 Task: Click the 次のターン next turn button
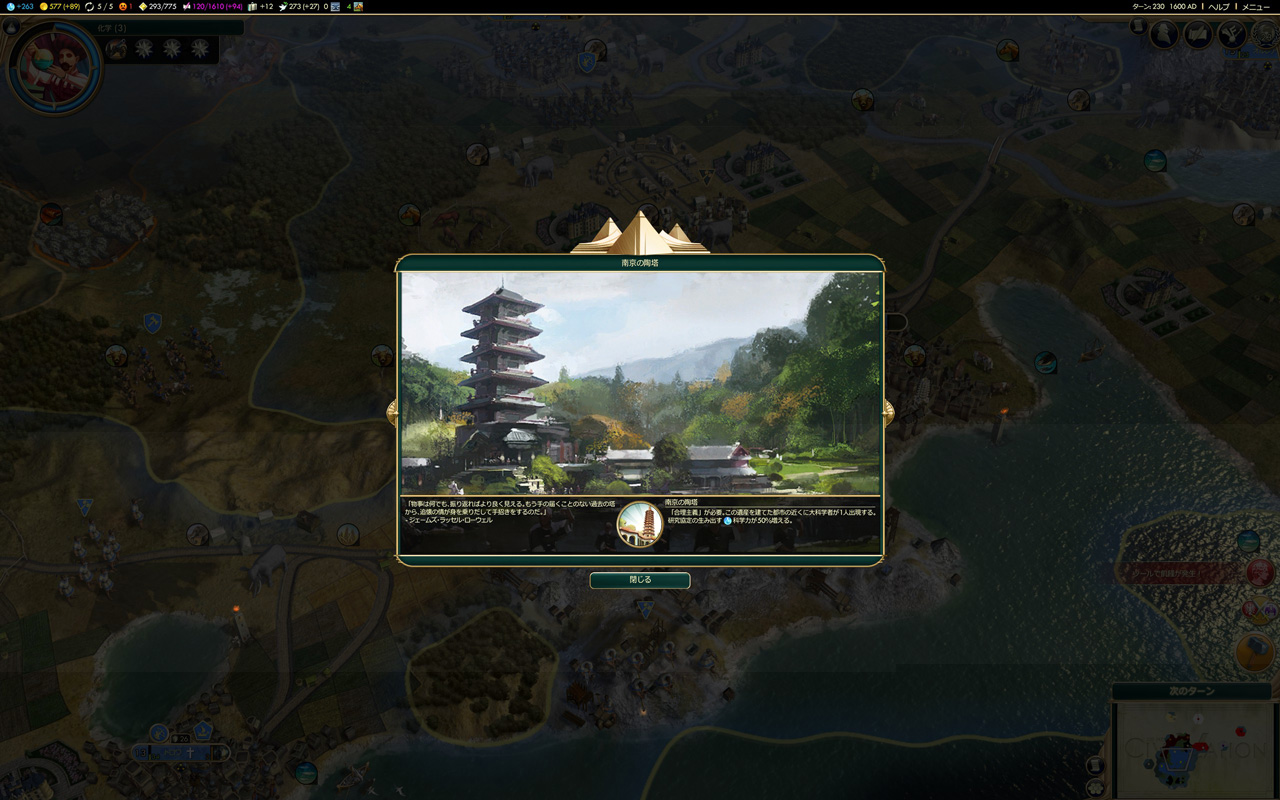click(x=1191, y=692)
